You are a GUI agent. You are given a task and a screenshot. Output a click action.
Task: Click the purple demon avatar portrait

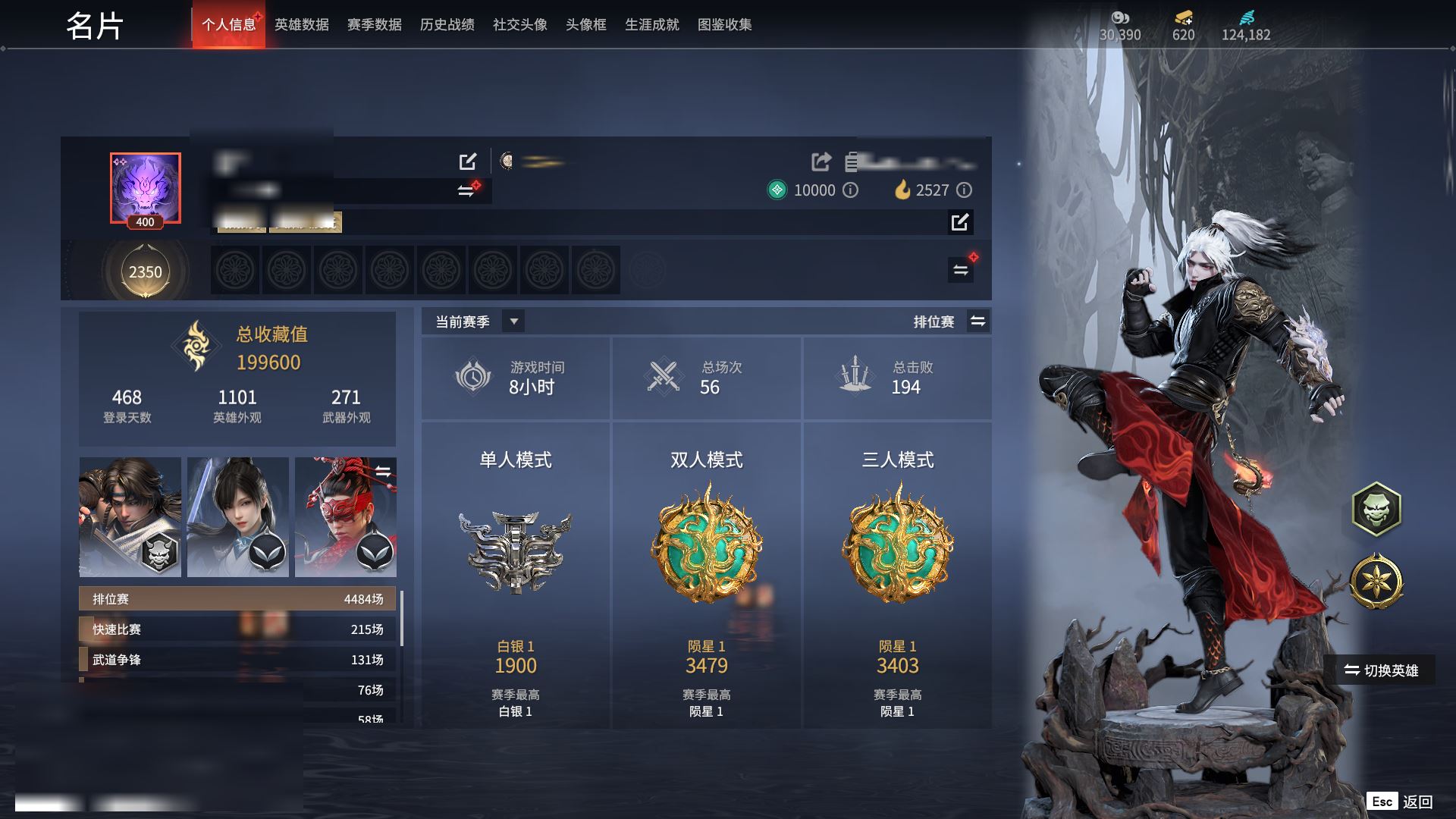coord(145,188)
